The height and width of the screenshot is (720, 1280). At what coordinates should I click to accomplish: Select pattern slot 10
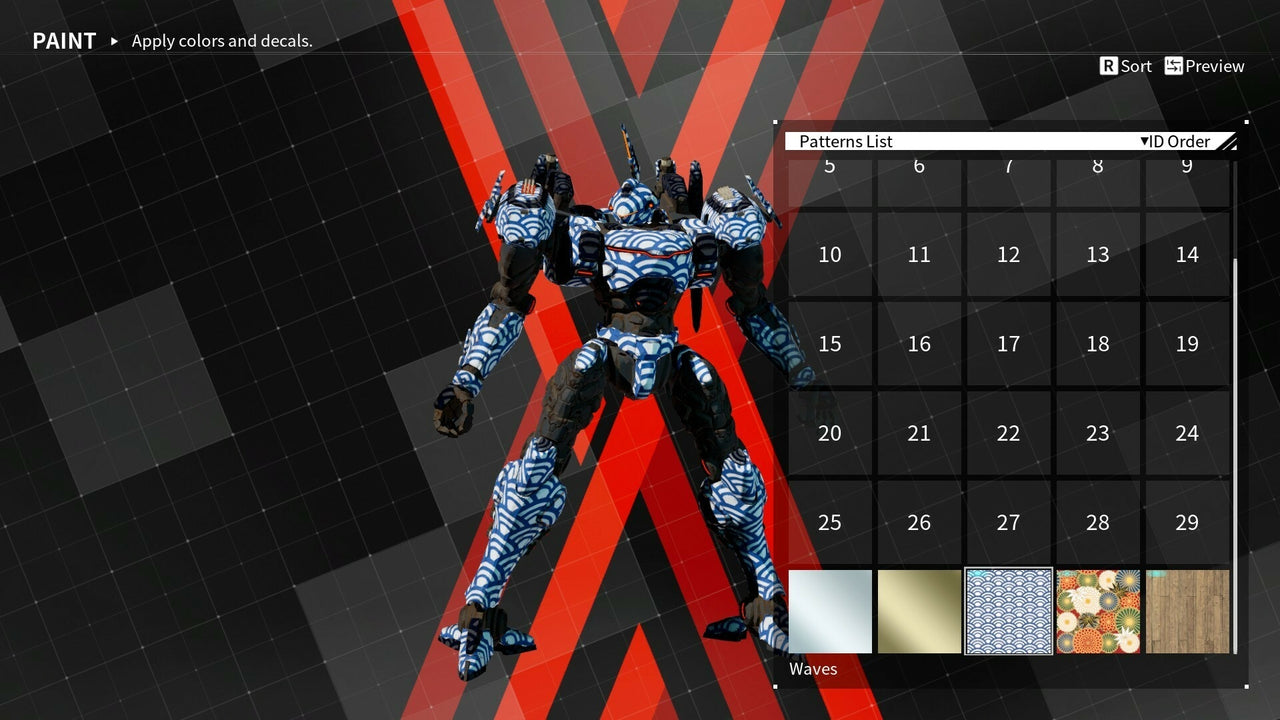(x=829, y=254)
